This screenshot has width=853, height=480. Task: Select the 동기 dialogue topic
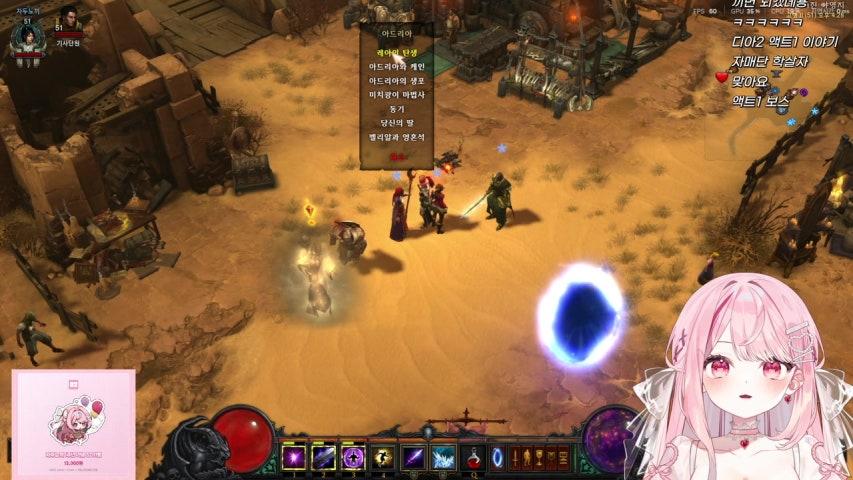click(396, 108)
